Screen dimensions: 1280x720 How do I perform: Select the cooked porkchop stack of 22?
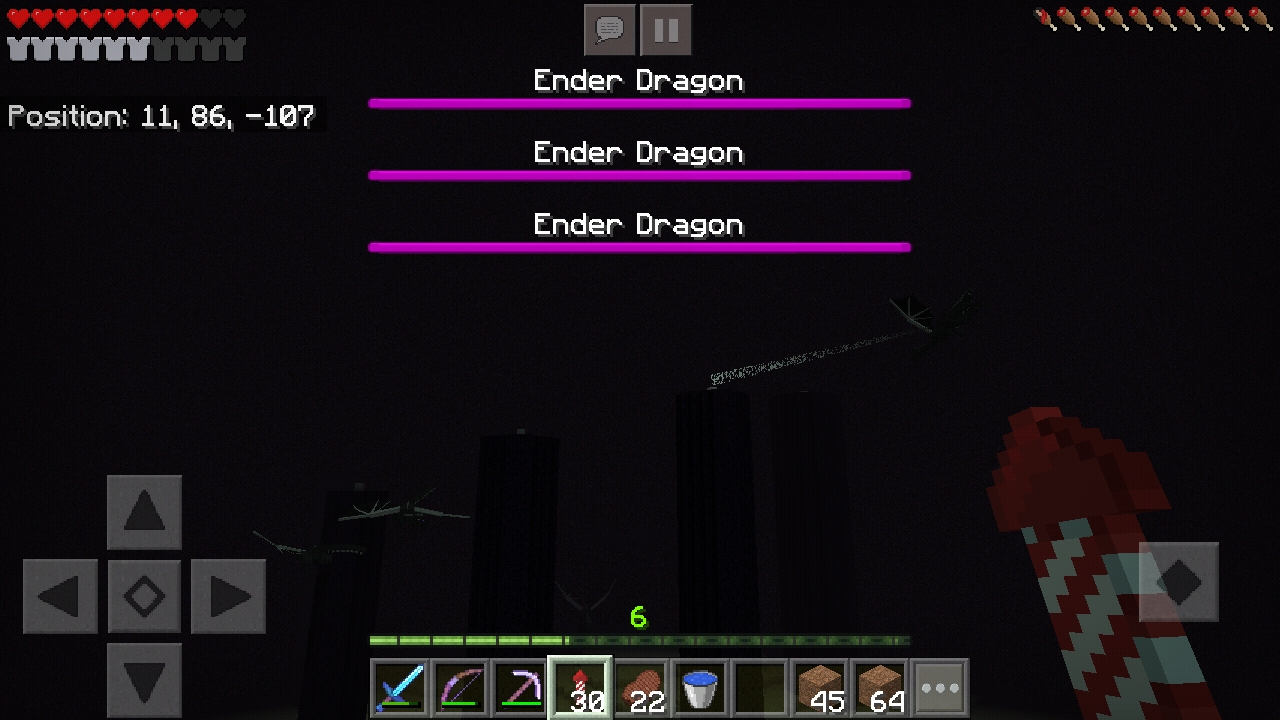640,687
